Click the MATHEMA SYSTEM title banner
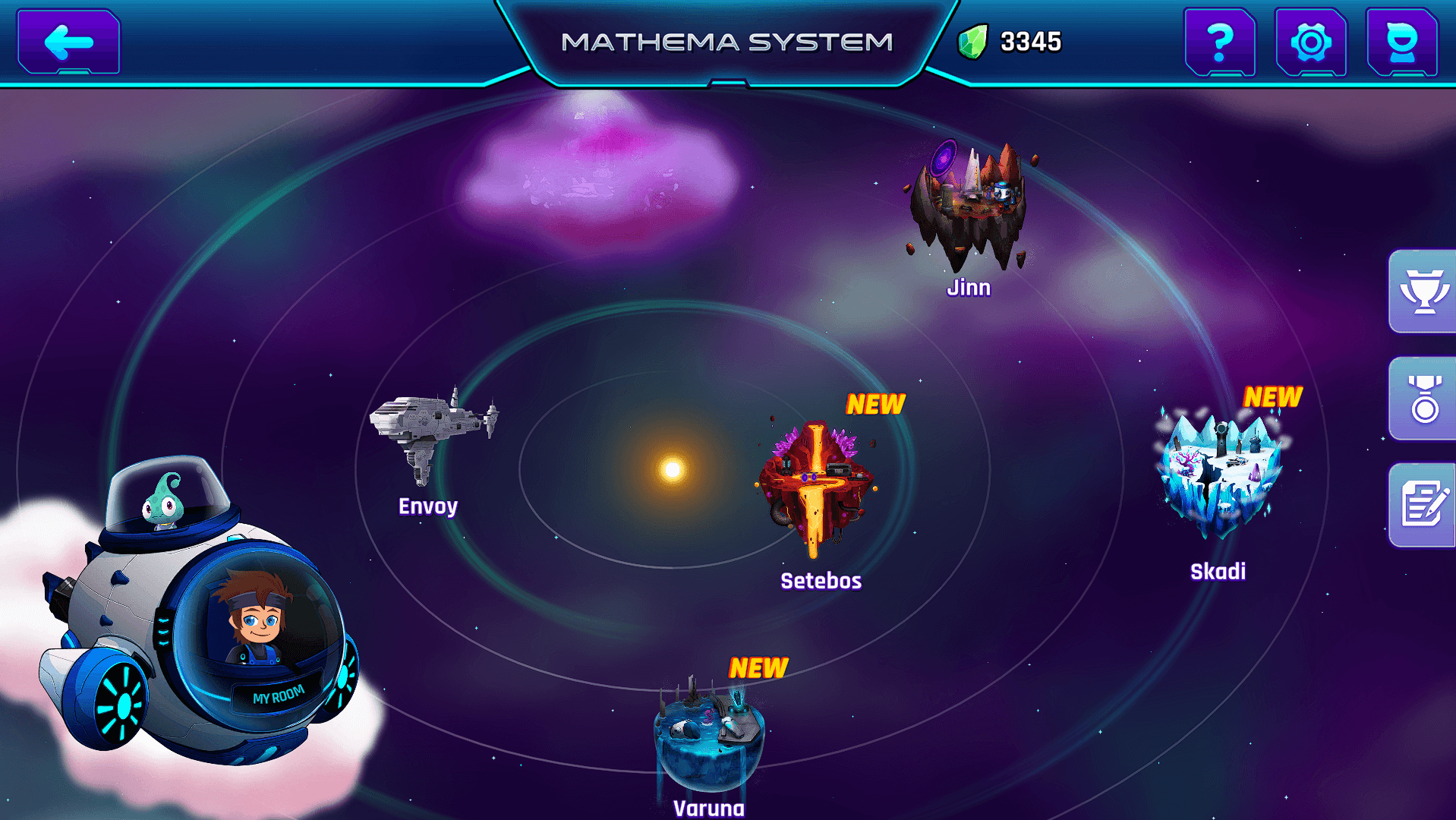This screenshot has height=820, width=1456. 728,42
